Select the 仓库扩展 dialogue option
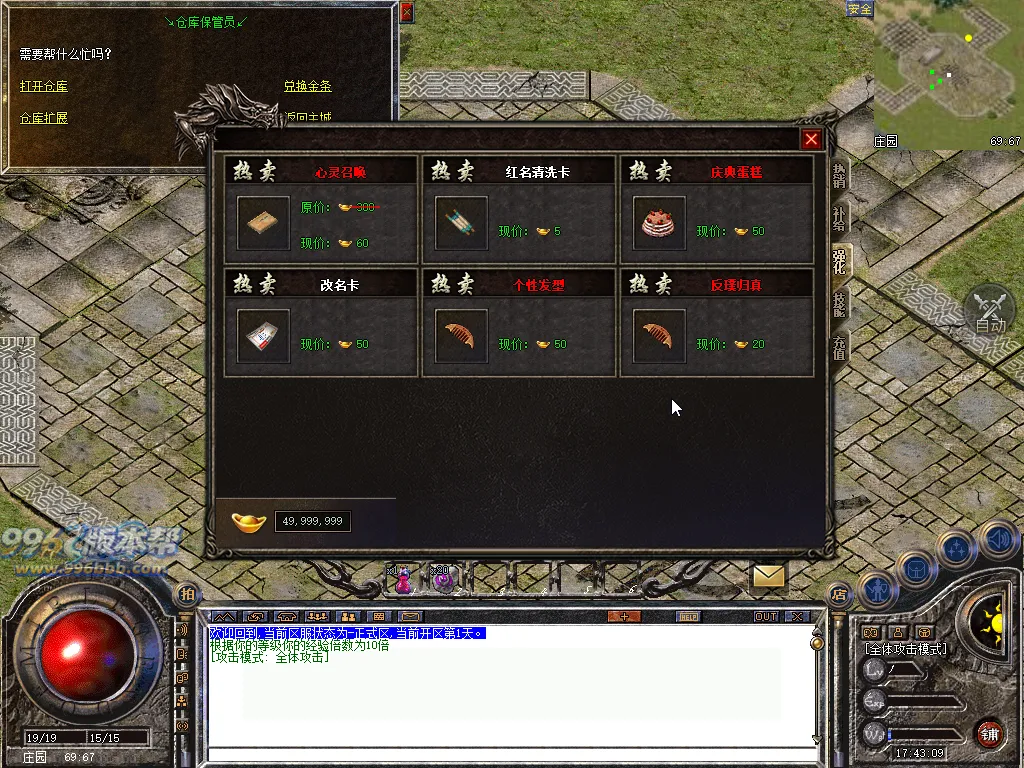Screen dimensions: 1024x768 click(44, 118)
